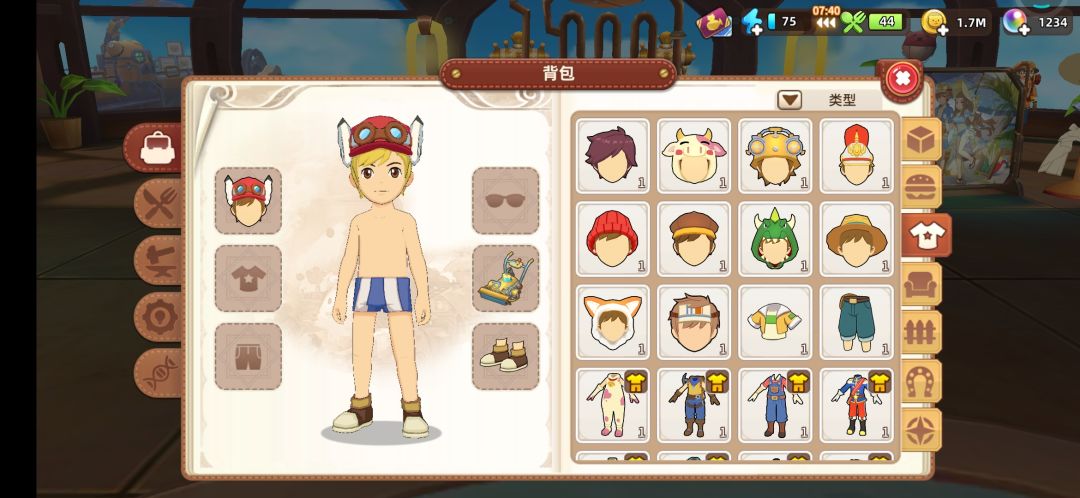Image resolution: width=1080 pixels, height=498 pixels.
Task: Select the green dinosaur hood
Action: 777,238
